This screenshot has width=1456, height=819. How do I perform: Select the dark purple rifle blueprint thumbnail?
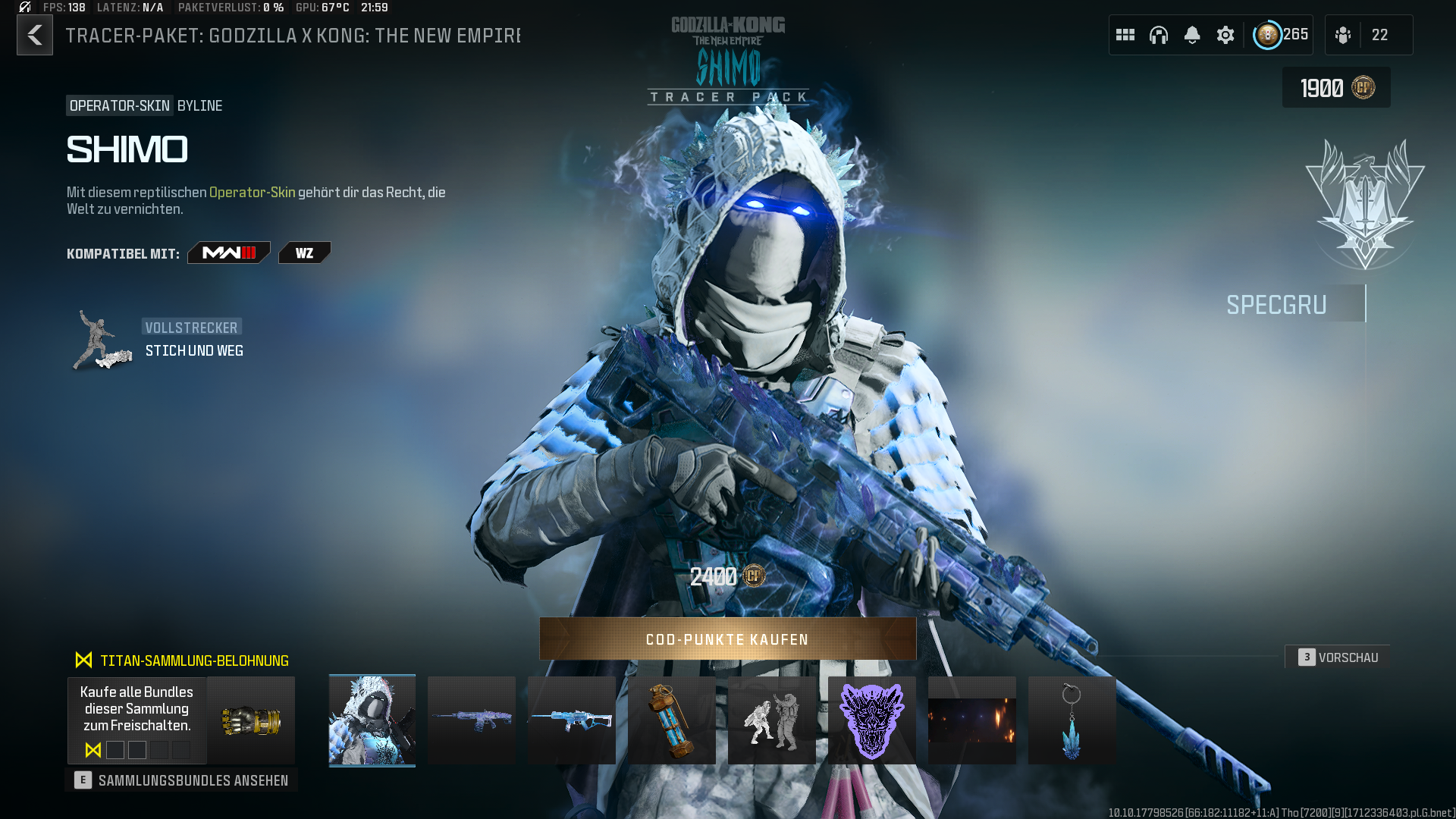click(472, 720)
